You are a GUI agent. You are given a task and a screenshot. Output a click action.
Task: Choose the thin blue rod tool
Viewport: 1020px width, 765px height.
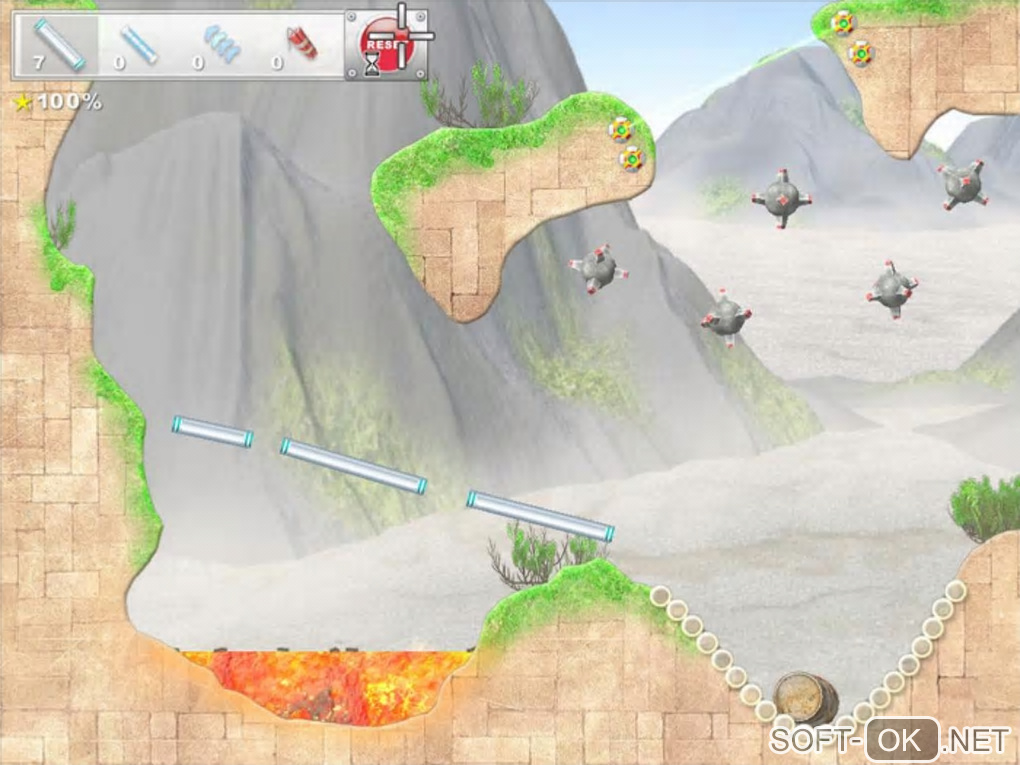139,45
